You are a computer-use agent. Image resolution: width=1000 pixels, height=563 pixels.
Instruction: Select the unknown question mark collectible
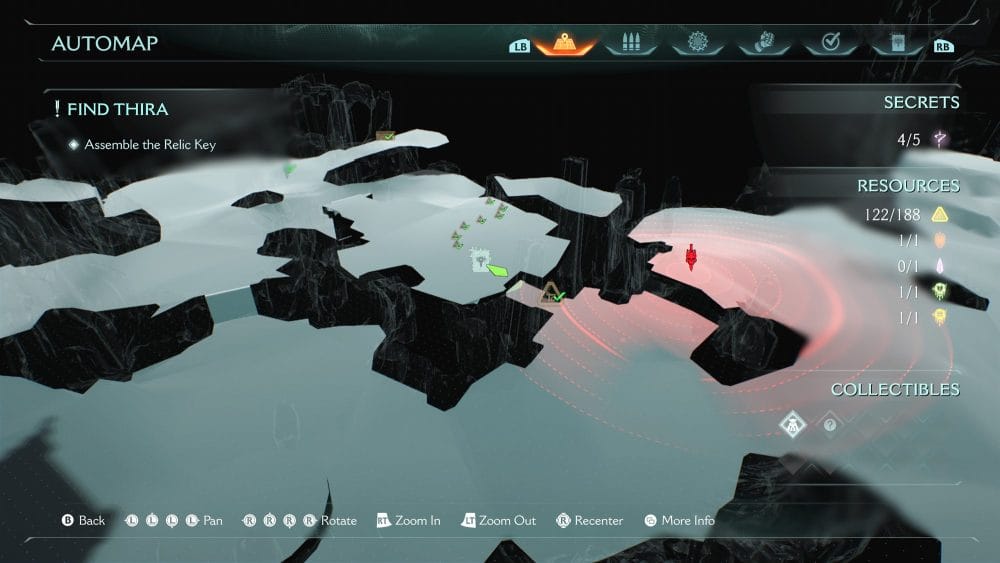point(830,424)
